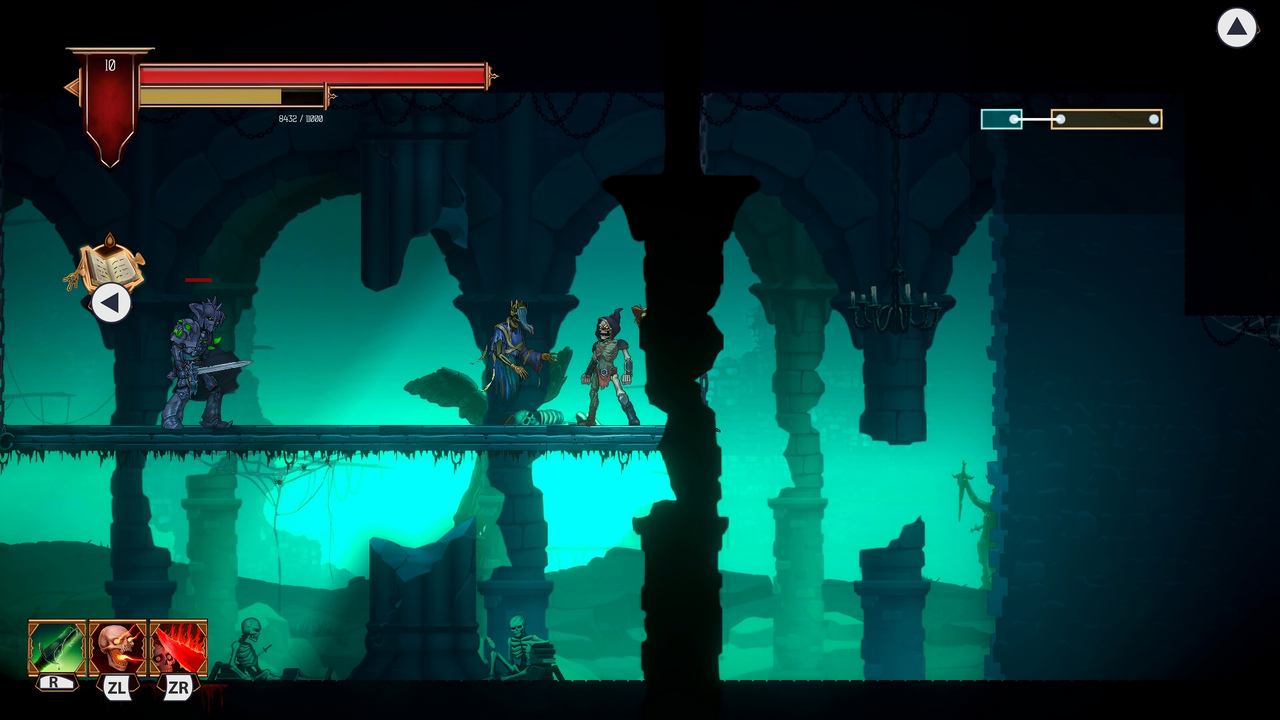Image resolution: width=1280 pixels, height=720 pixels.
Task: Click the teal viewport box on the minimap bar
Action: [x=1000, y=119]
